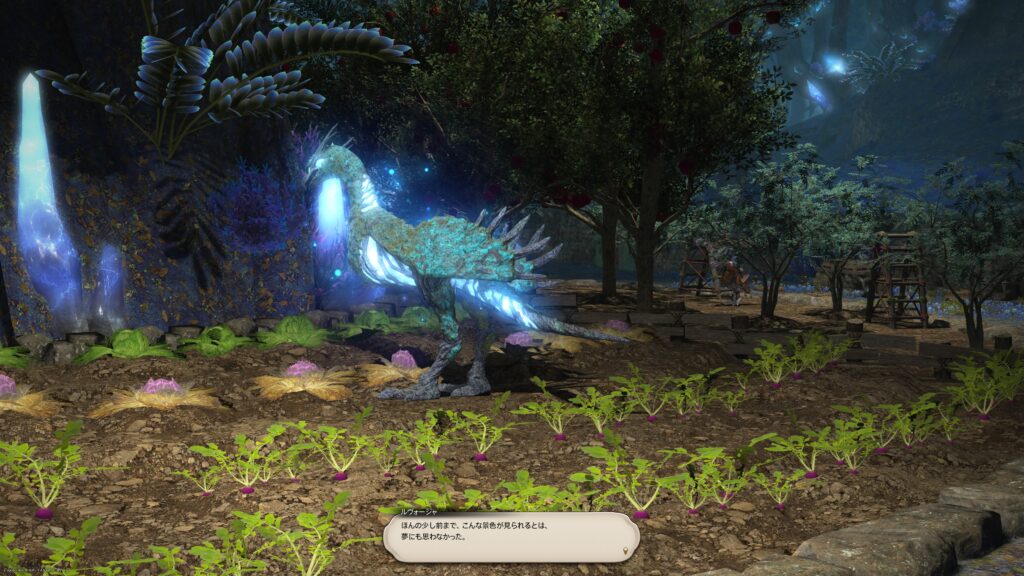
Task: Advance the ルヴォージャ dialogue box
Action: point(510,538)
